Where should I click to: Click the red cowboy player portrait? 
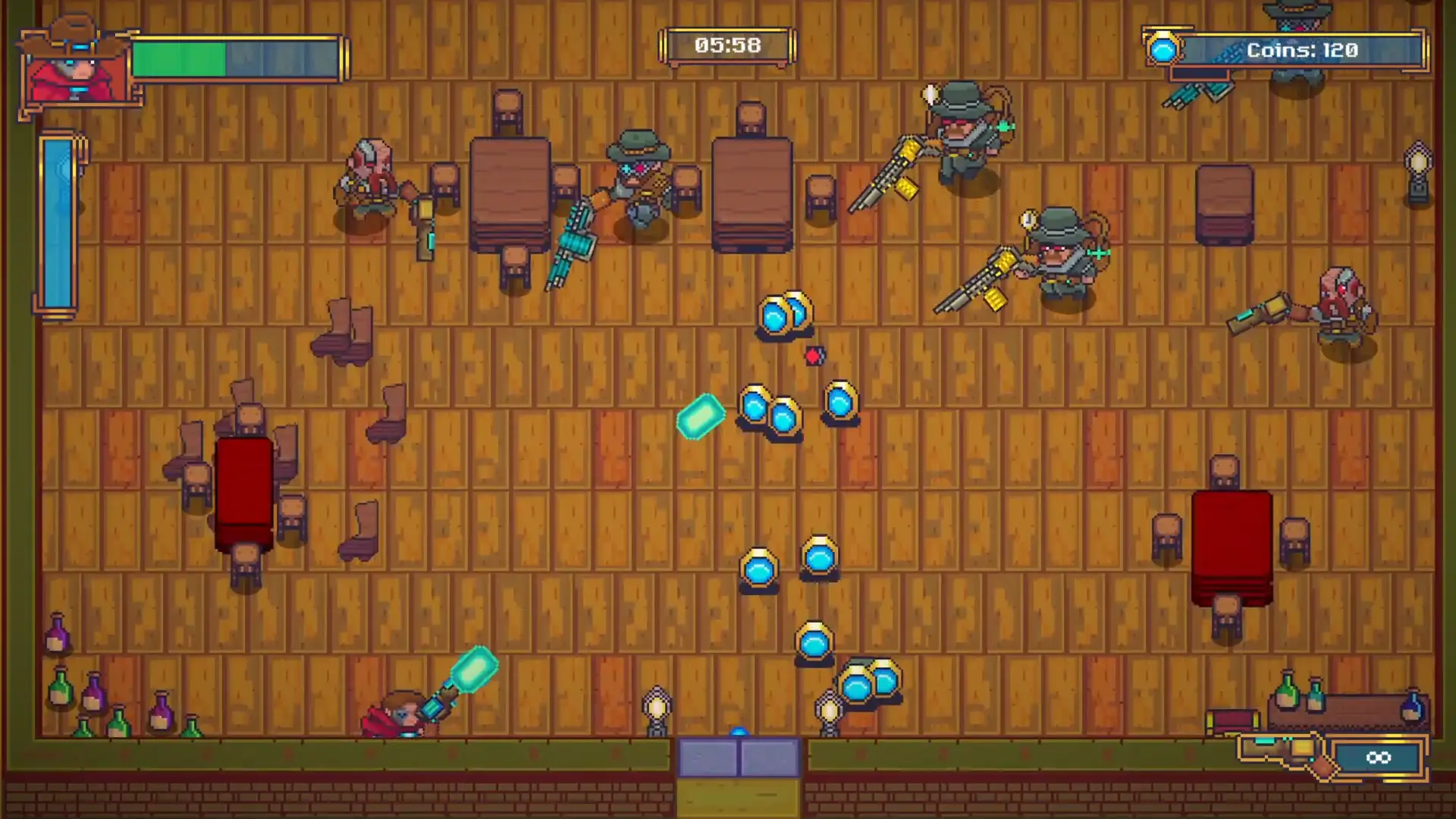77,67
